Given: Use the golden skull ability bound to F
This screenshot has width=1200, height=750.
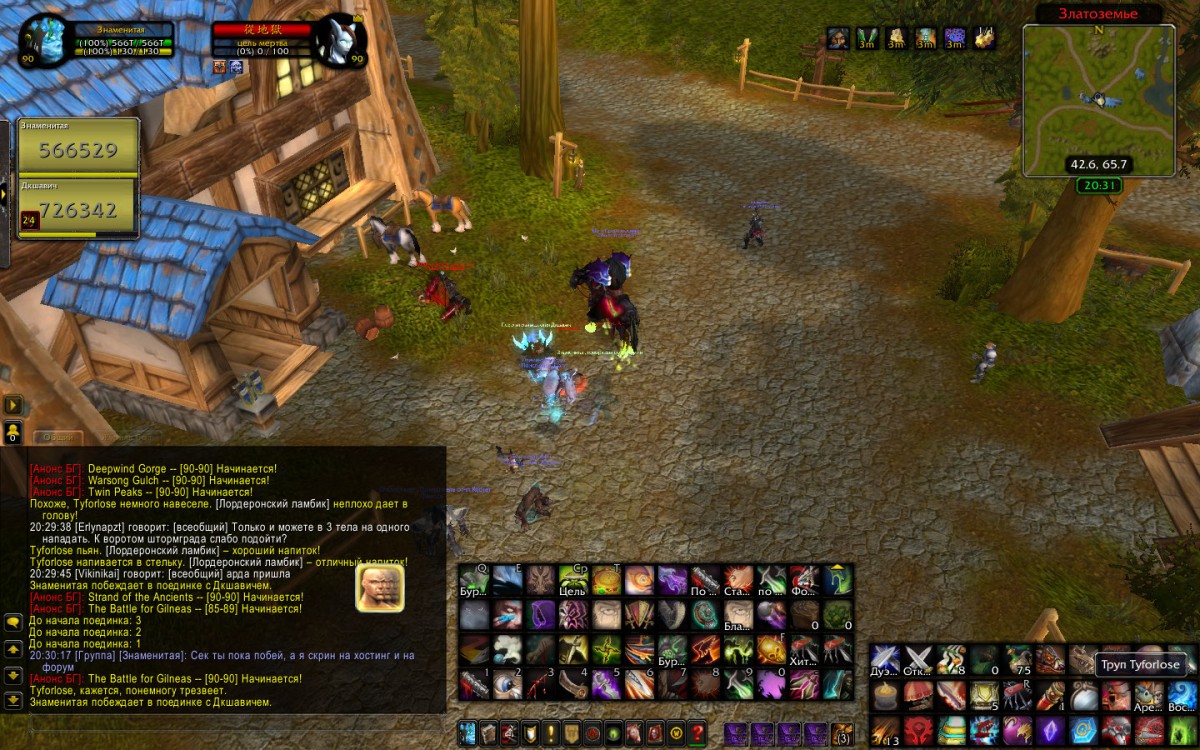Looking at the screenshot, I should coord(771,651).
